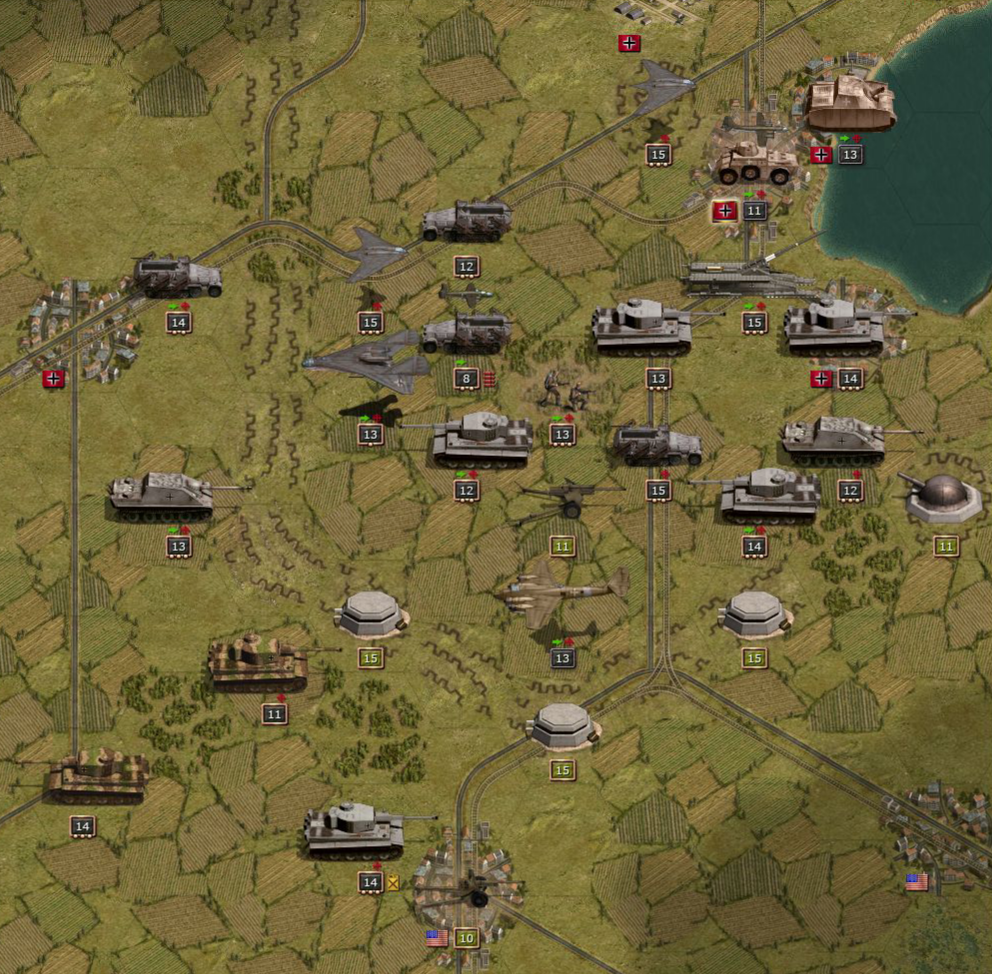Select the US towed artillery gun, strength 11

point(566,500)
